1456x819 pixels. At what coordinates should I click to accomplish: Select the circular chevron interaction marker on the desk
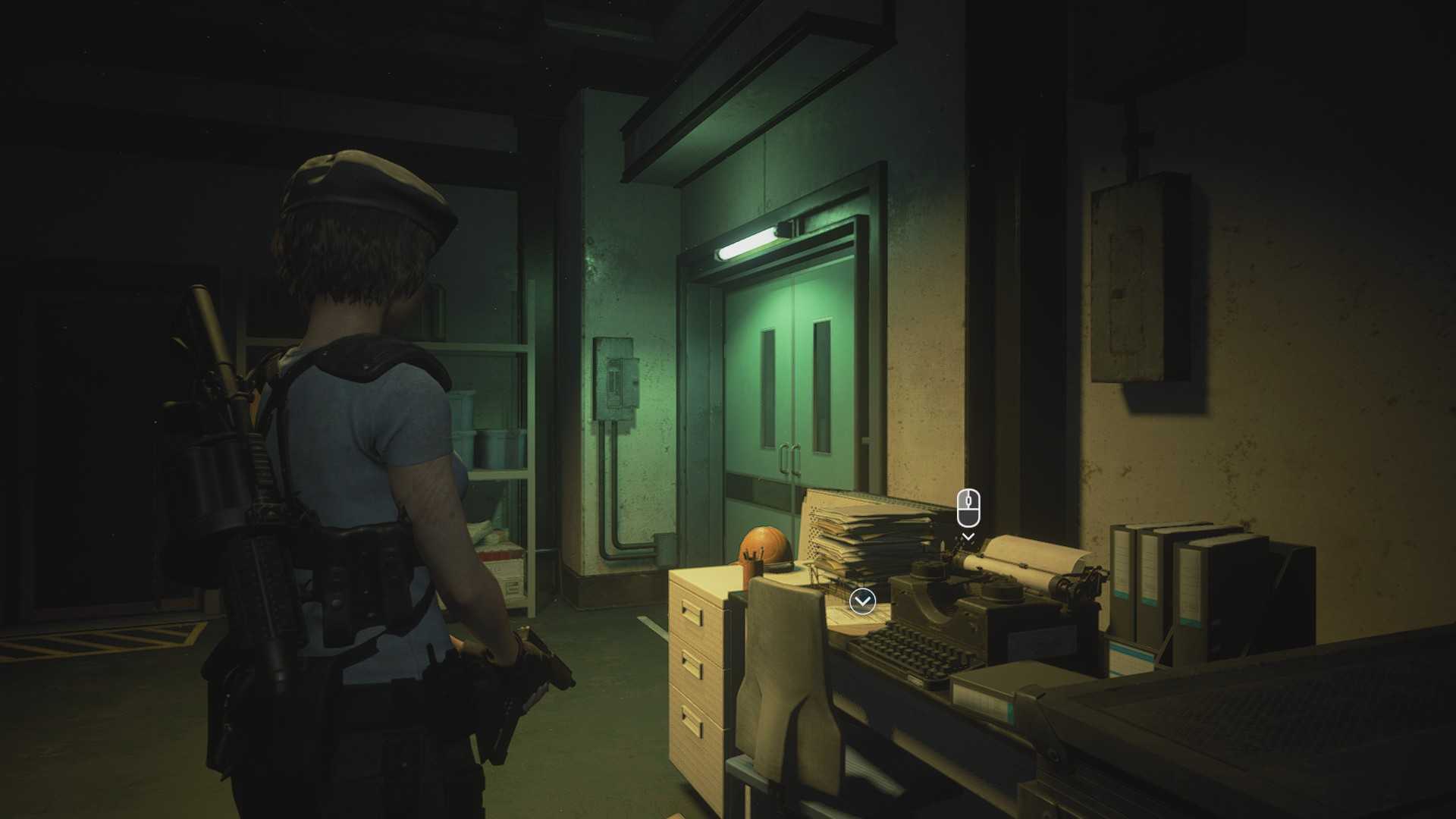[862, 602]
